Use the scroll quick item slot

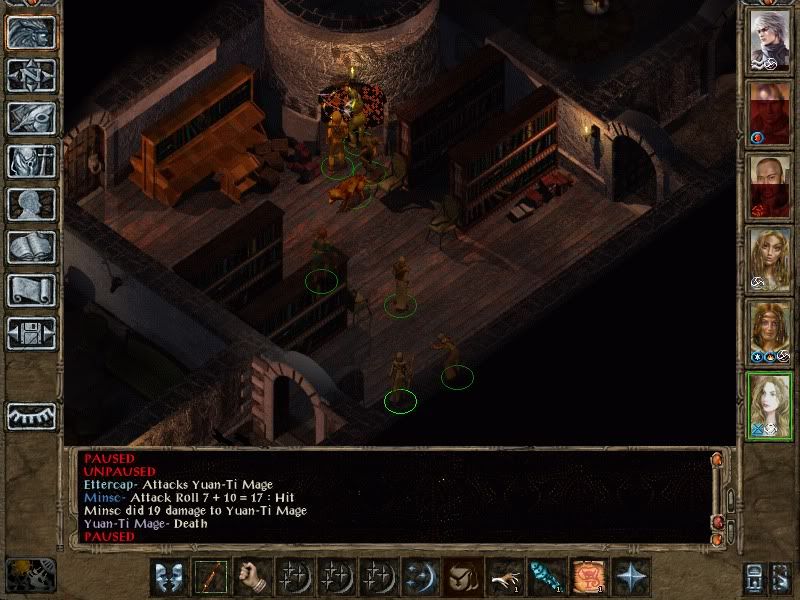pos(588,577)
